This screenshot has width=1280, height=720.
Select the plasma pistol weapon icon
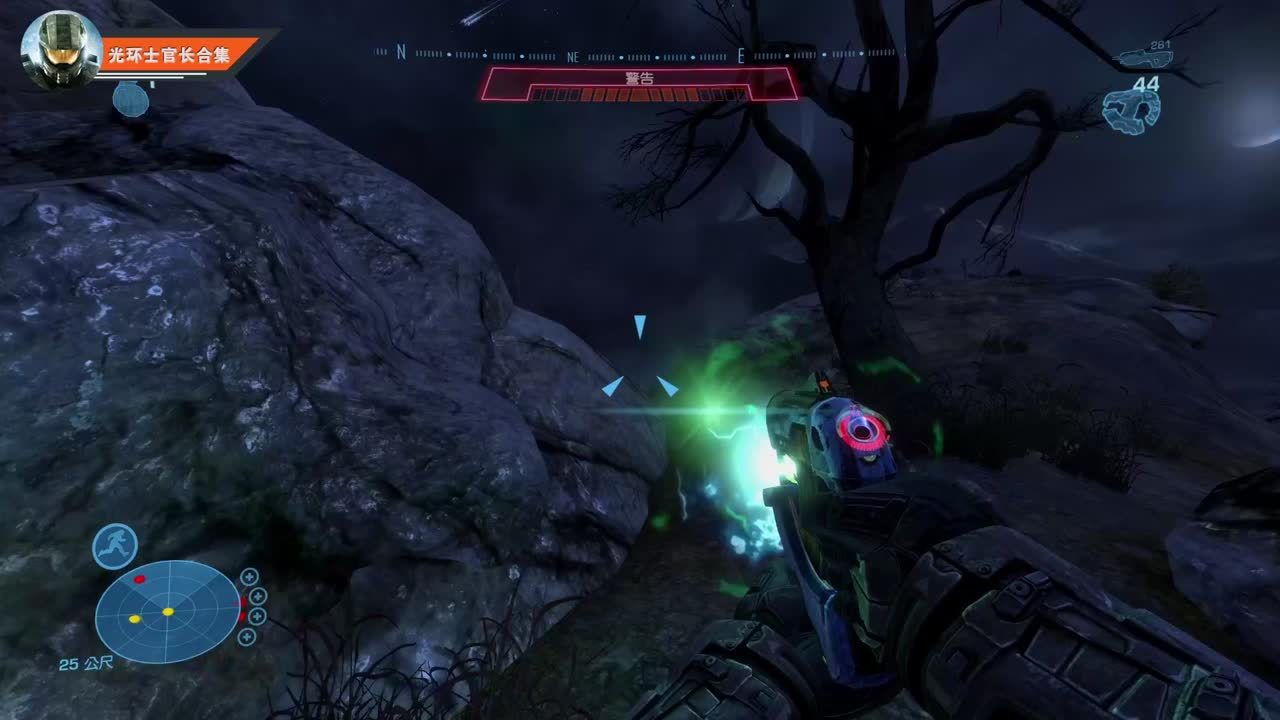[x=1131, y=109]
